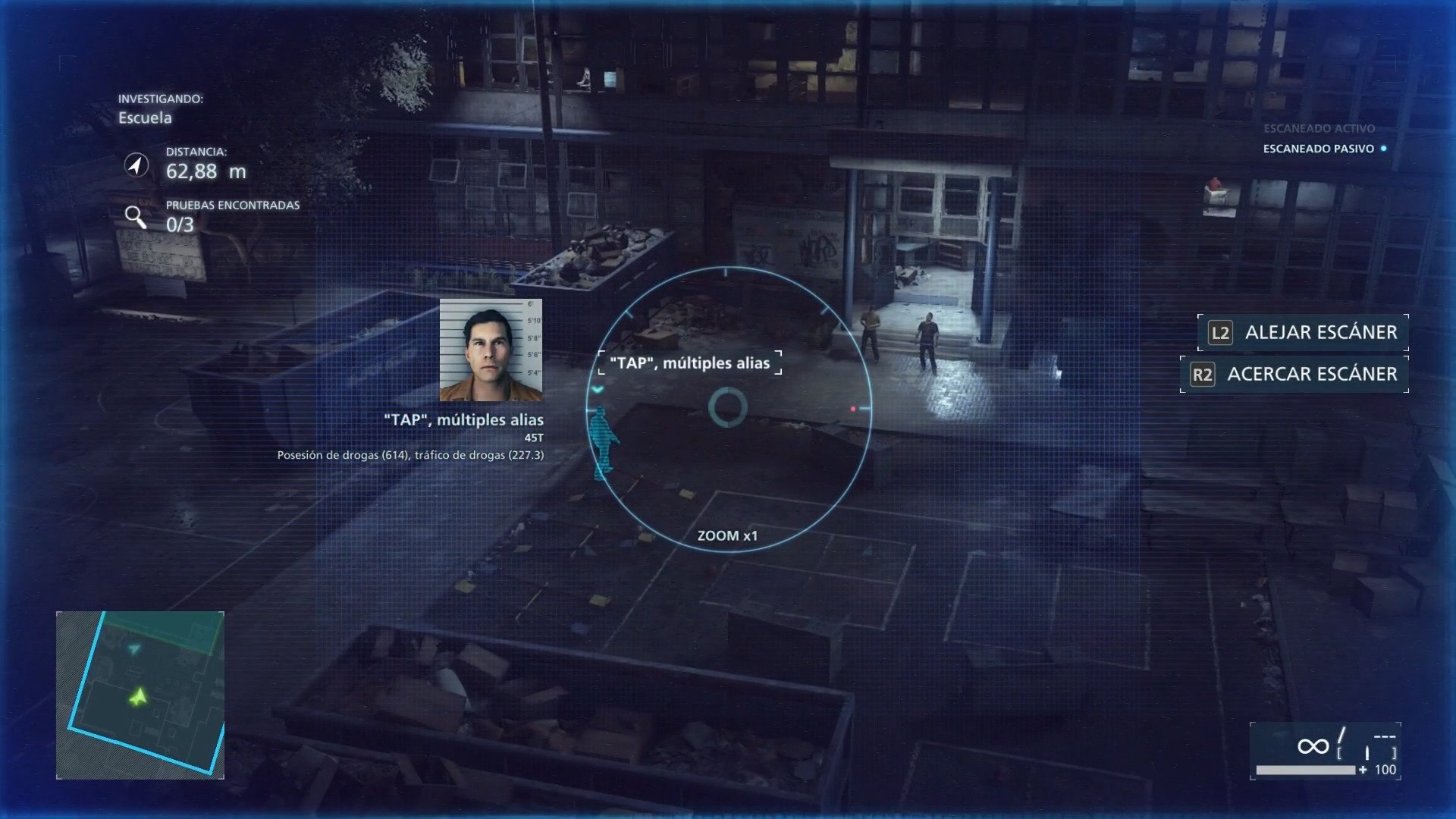The width and height of the screenshot is (1456, 819).
Task: Activate Alejar Escáner
Action: [1319, 332]
